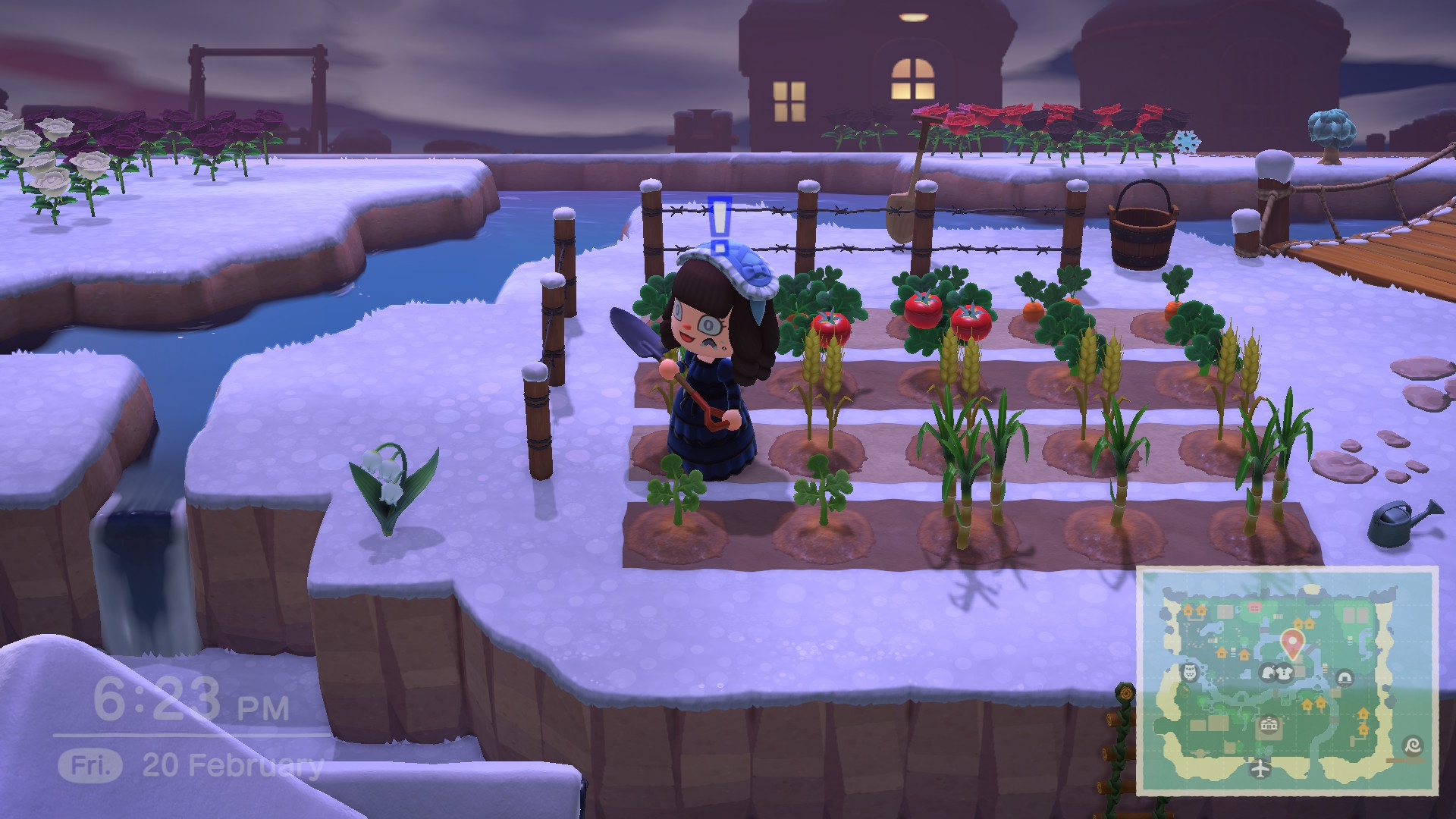1456x819 pixels.
Task: Choose the museum owl marker
Action: [1191, 672]
